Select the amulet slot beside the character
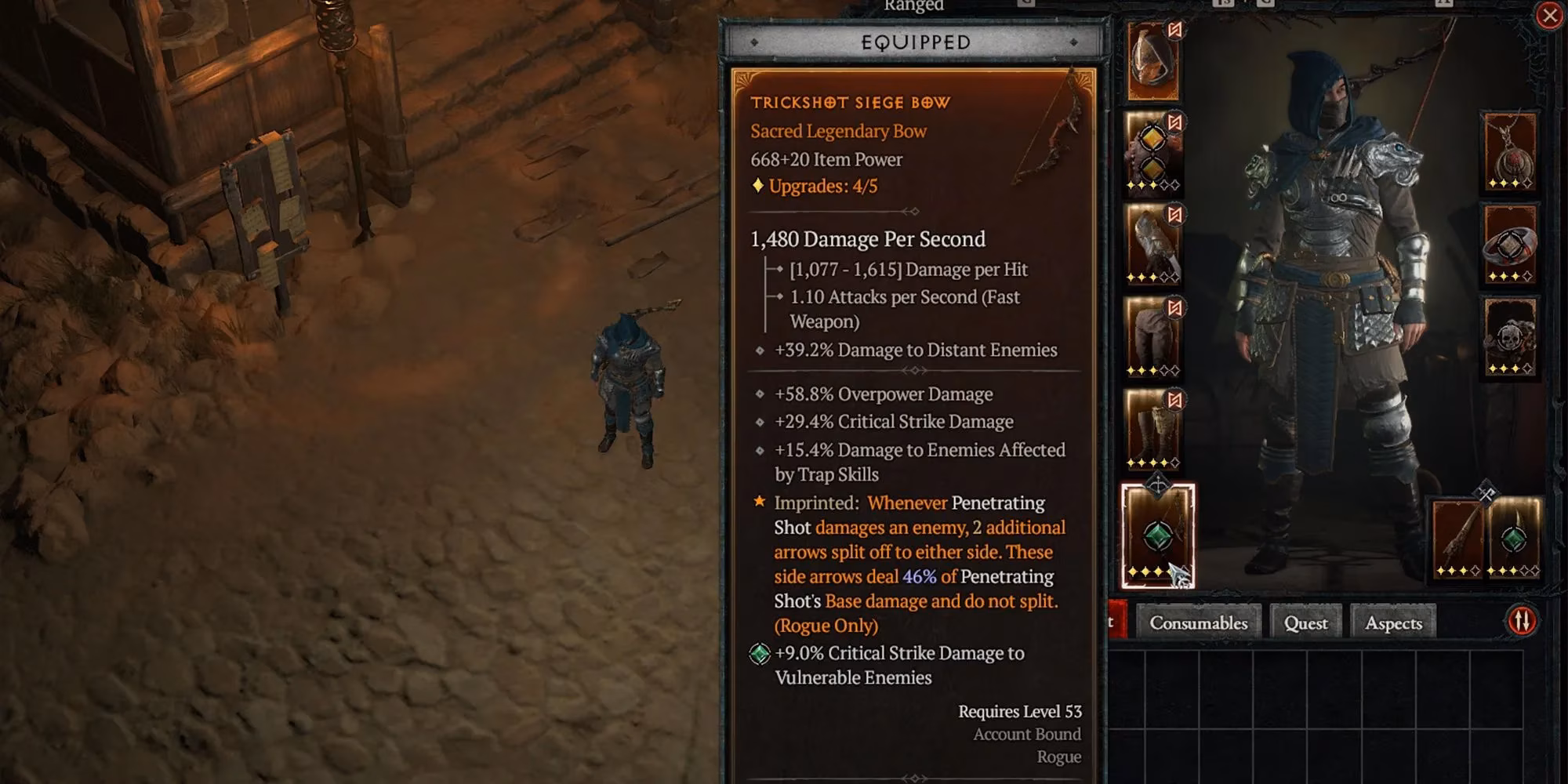The width and height of the screenshot is (1568, 784). 1509,153
